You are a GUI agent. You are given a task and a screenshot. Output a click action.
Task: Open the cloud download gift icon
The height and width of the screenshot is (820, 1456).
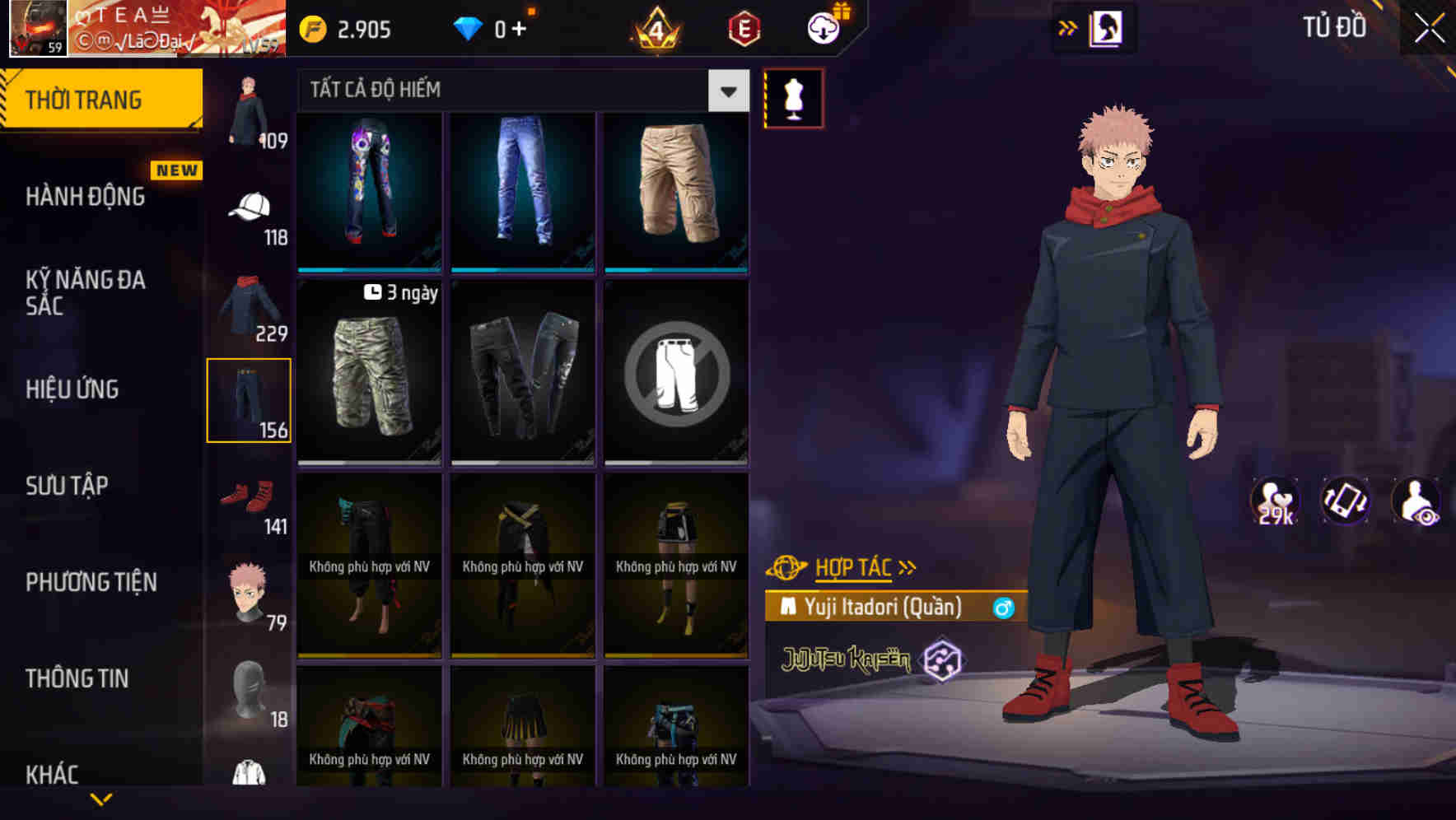click(x=823, y=27)
